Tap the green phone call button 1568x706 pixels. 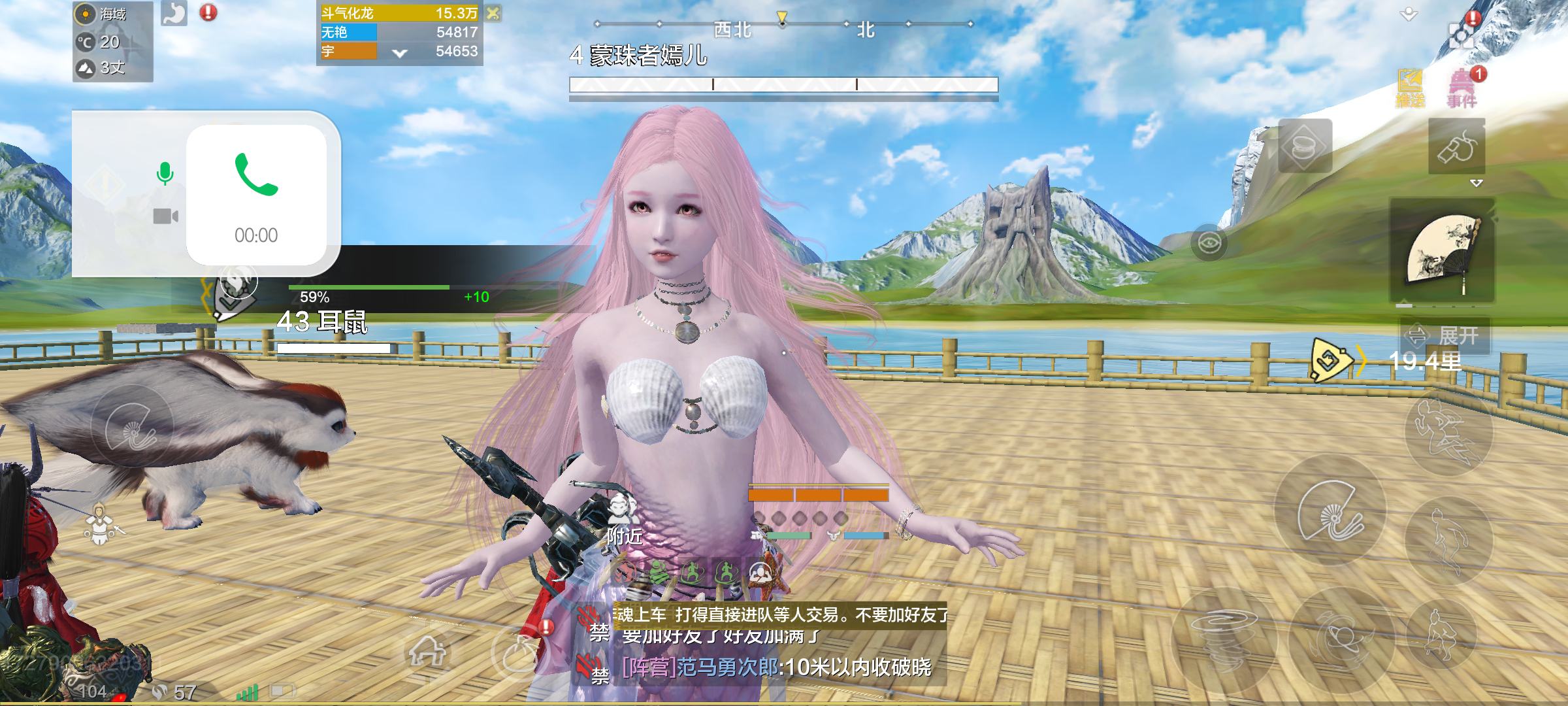(256, 175)
